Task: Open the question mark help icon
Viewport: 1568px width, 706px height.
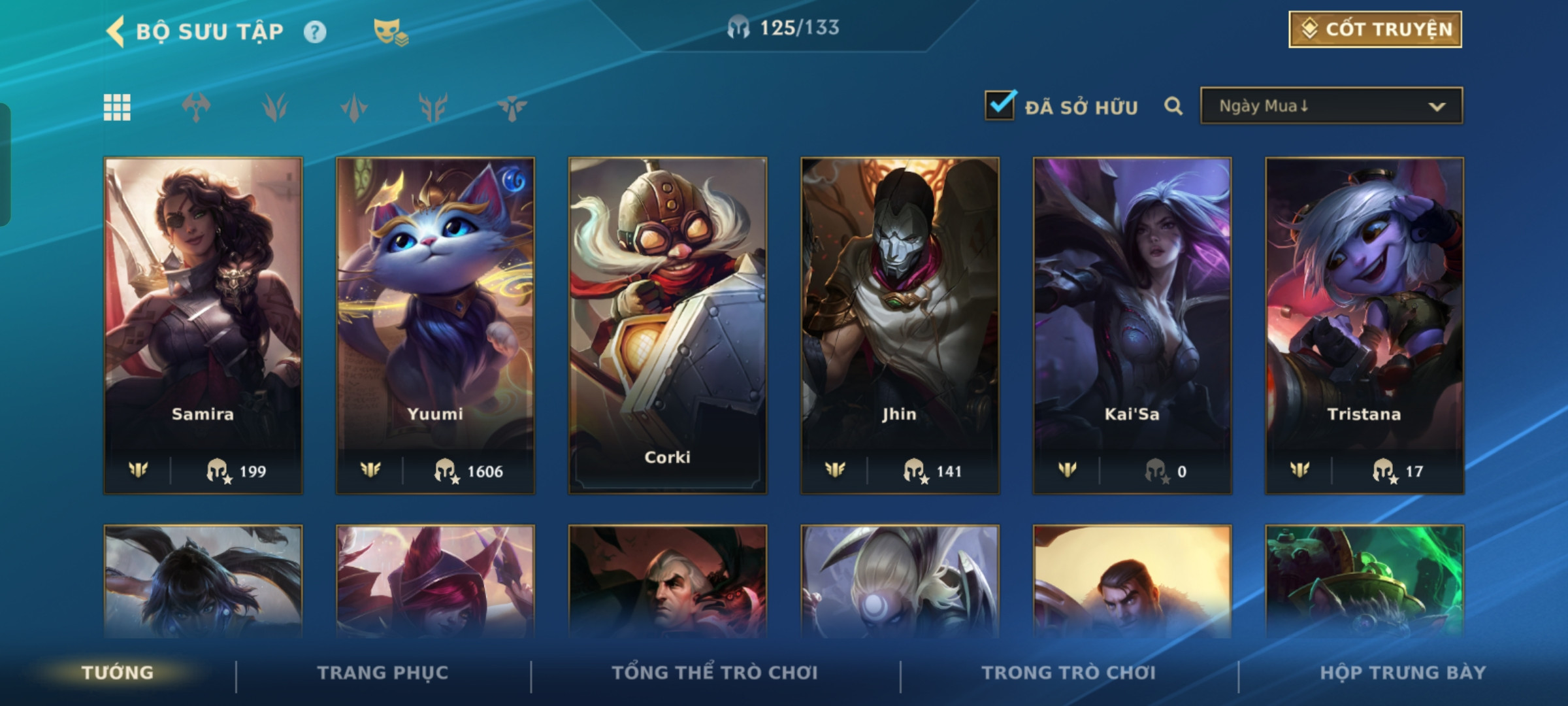Action: [315, 31]
